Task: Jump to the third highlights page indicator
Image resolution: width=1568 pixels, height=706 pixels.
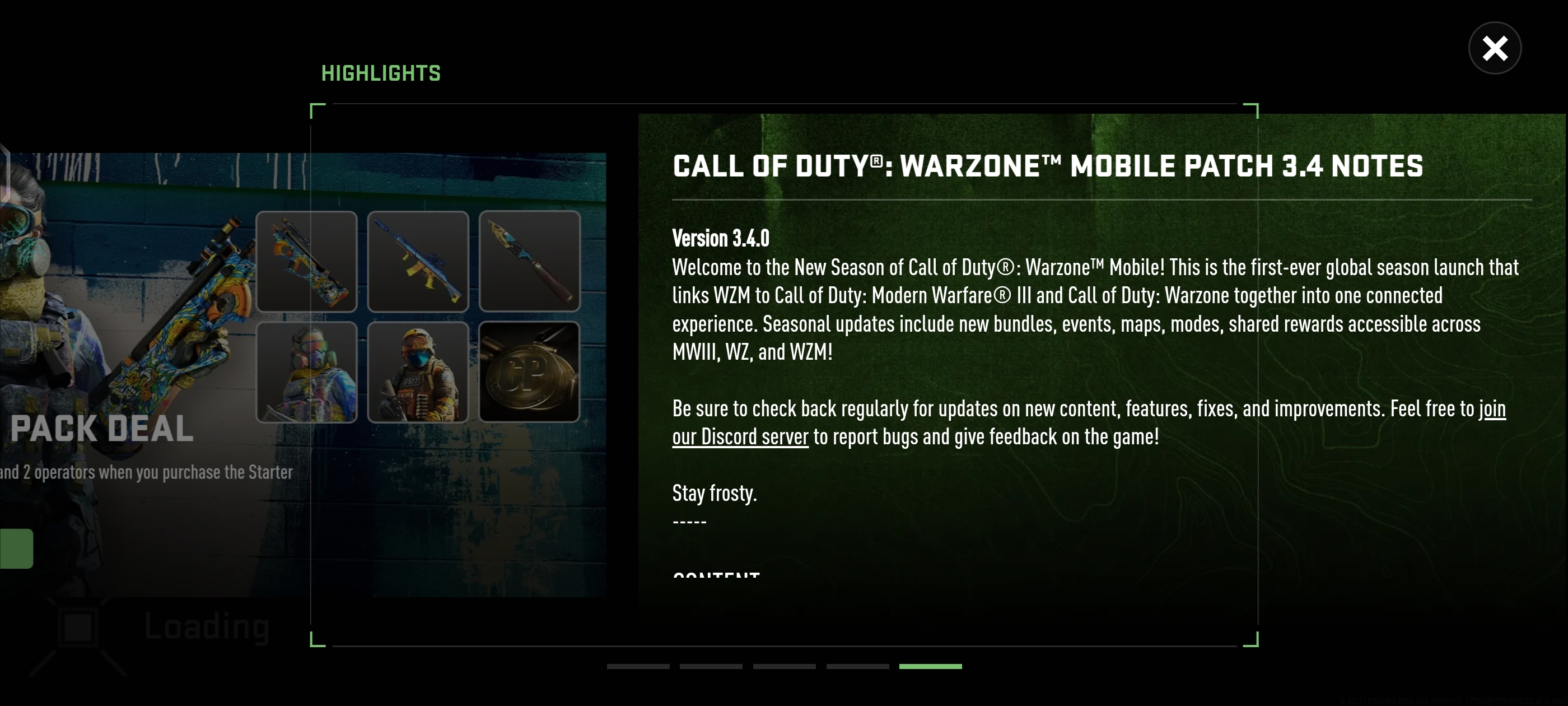Action: point(784,666)
